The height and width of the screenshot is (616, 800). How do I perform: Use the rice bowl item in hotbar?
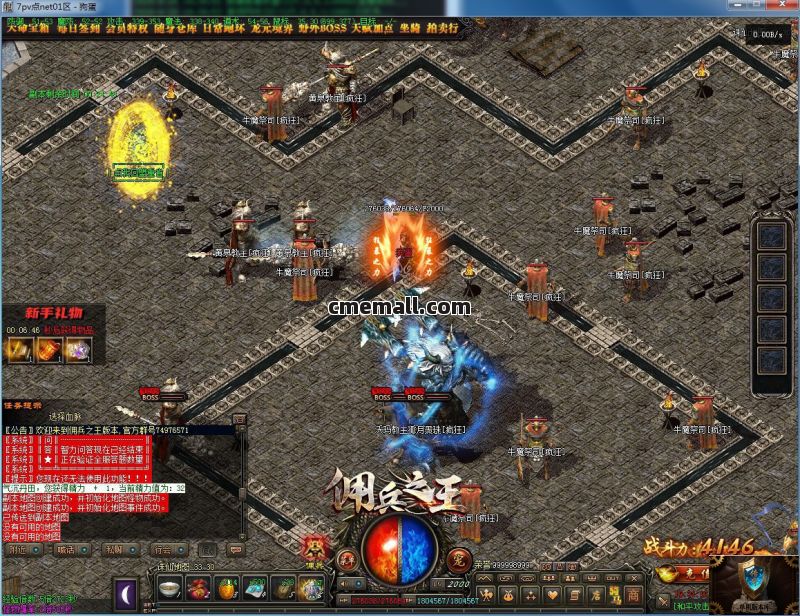pos(170,589)
